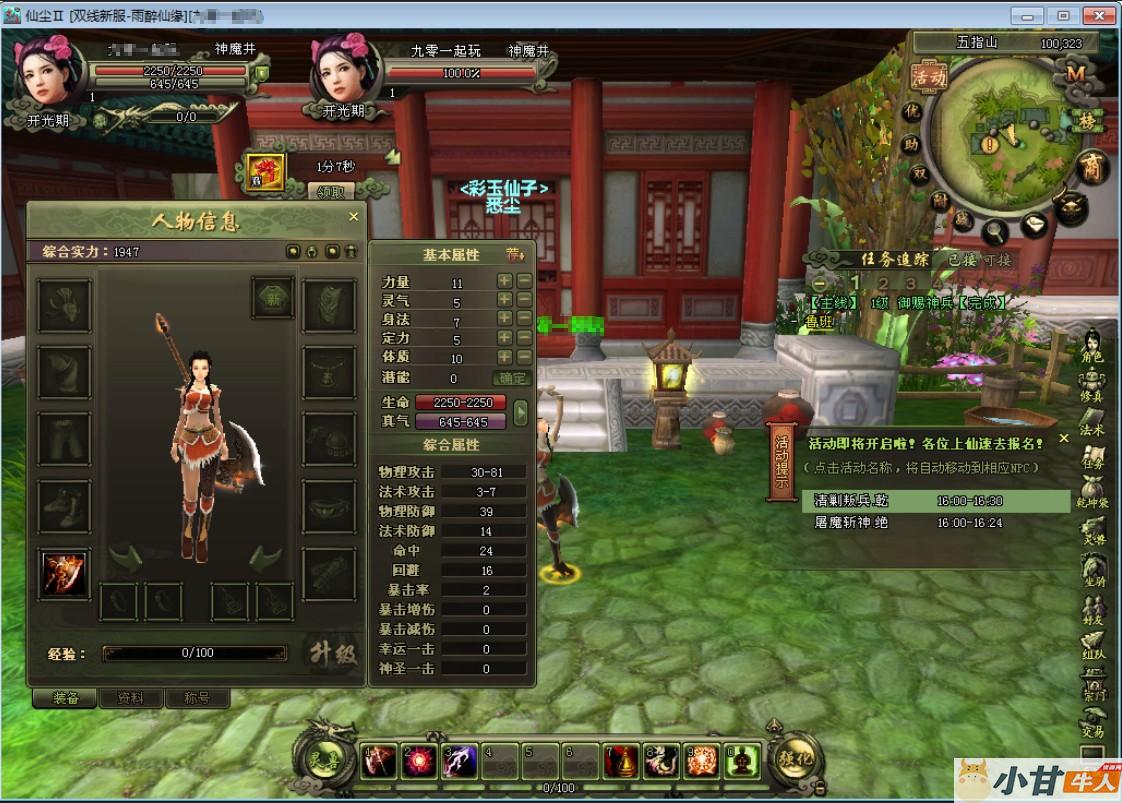
Task: Minimize the game window
Action: tap(1028, 15)
